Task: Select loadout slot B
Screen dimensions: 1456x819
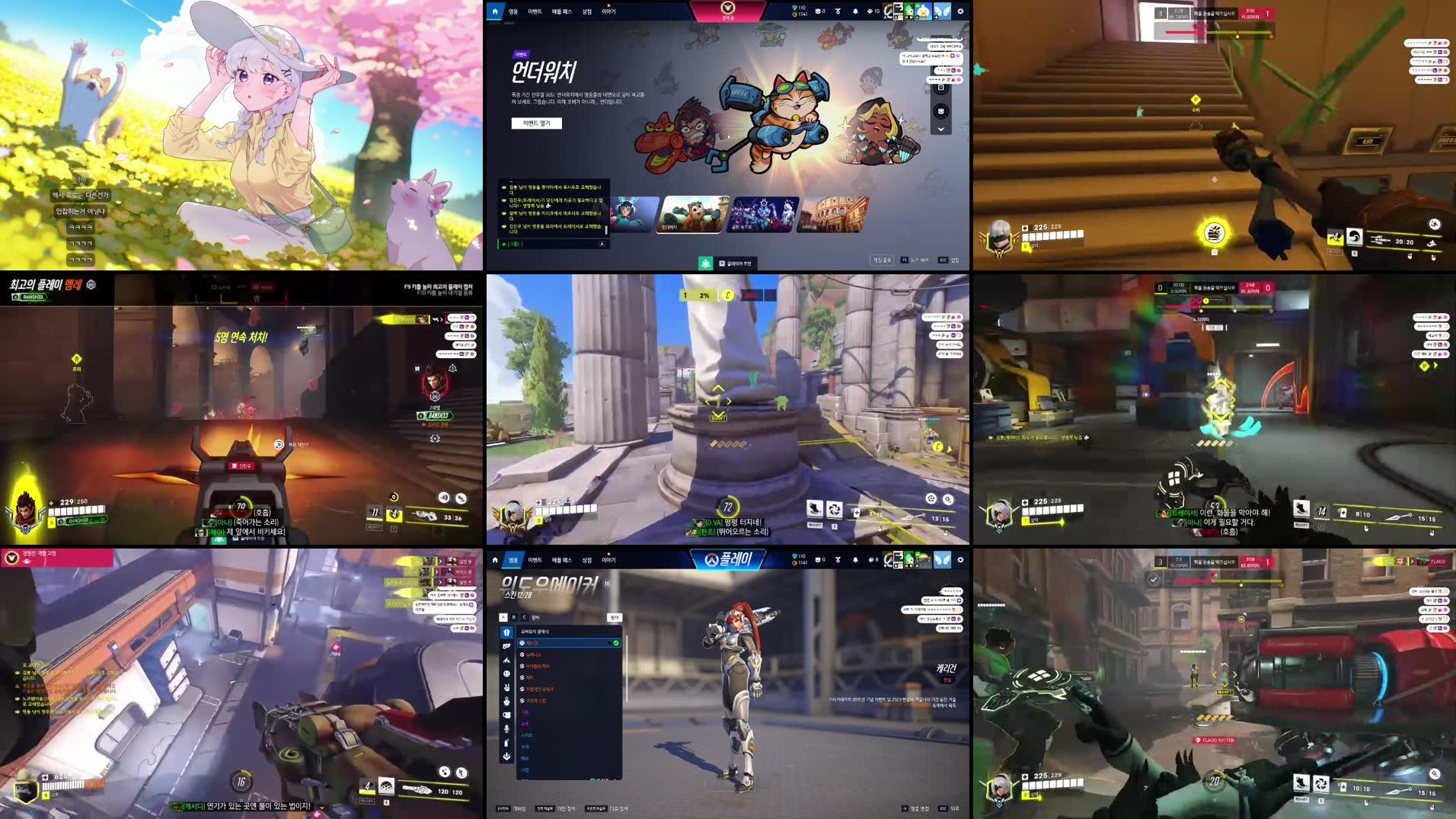Action: [x=513, y=616]
